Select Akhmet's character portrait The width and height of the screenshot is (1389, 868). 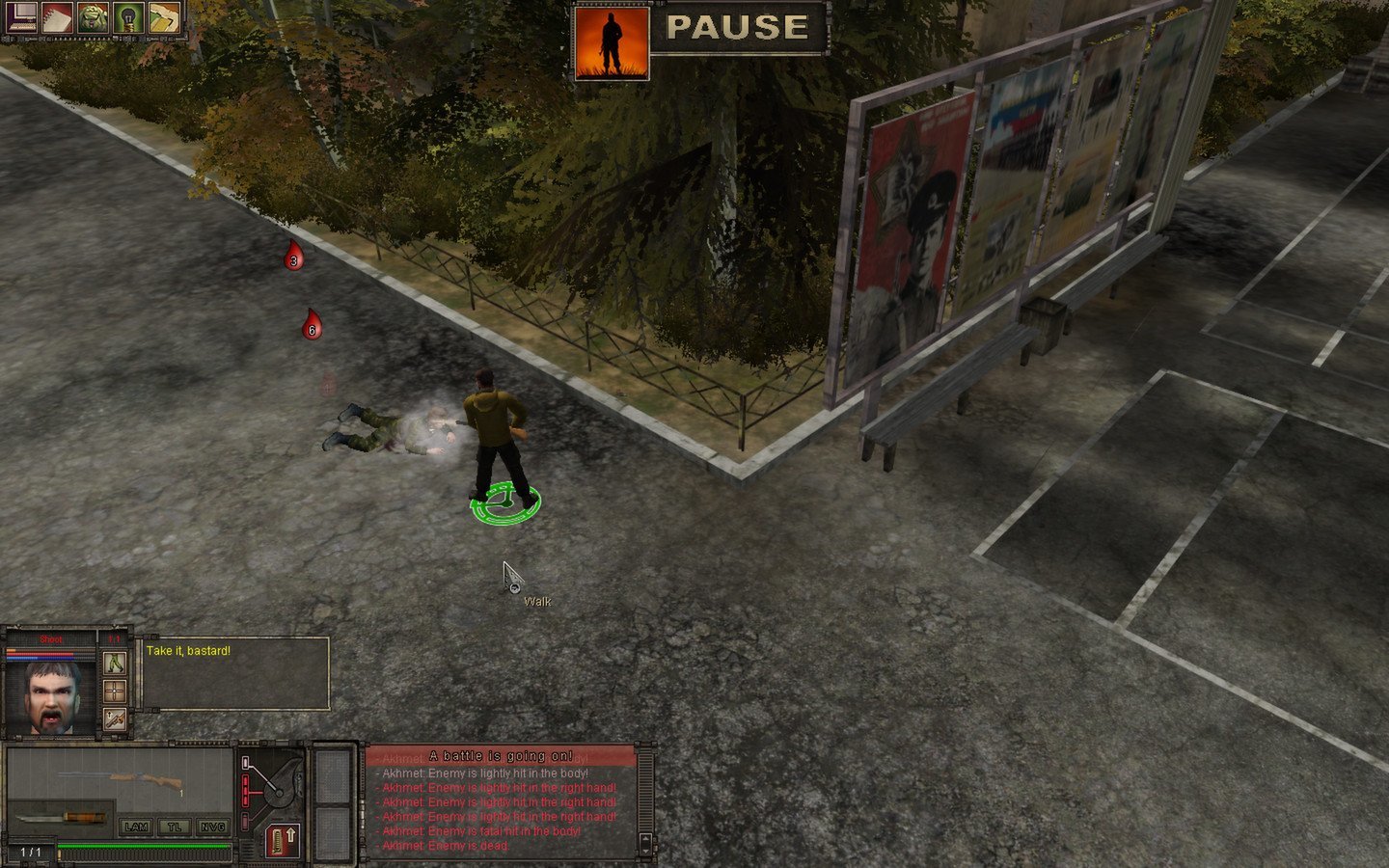pyautogui.click(x=51, y=695)
